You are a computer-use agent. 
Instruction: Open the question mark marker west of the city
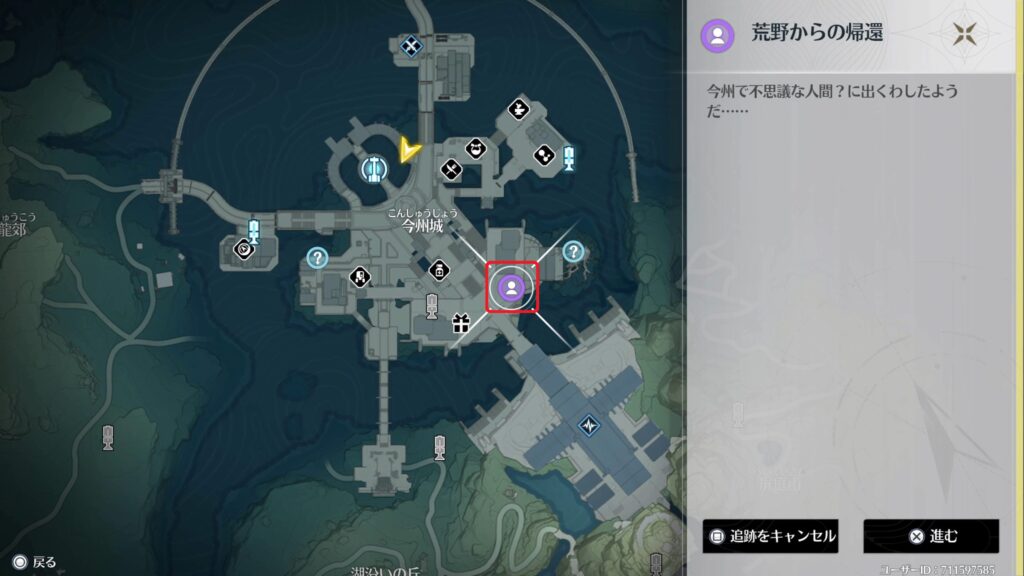pyautogui.click(x=318, y=258)
